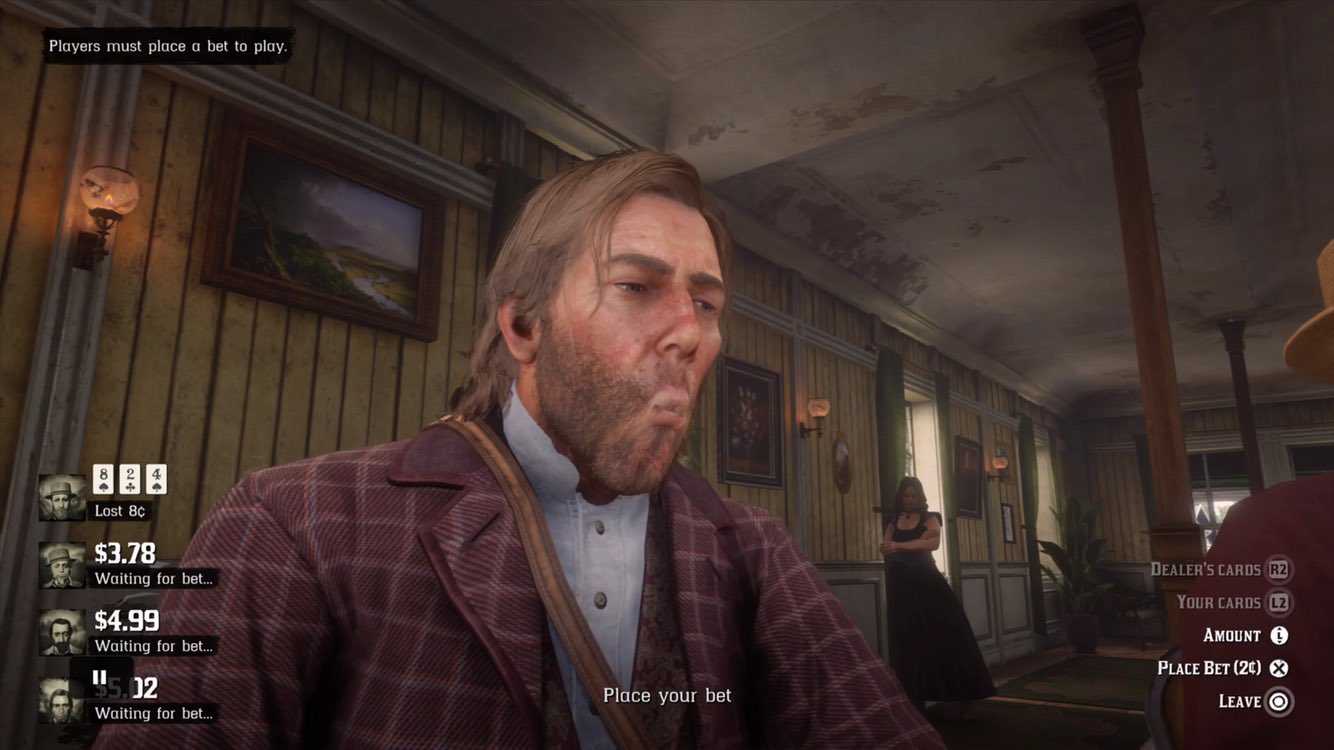Click the pause icon beside $5.02
The width and height of the screenshot is (1334, 750).
tap(98, 678)
